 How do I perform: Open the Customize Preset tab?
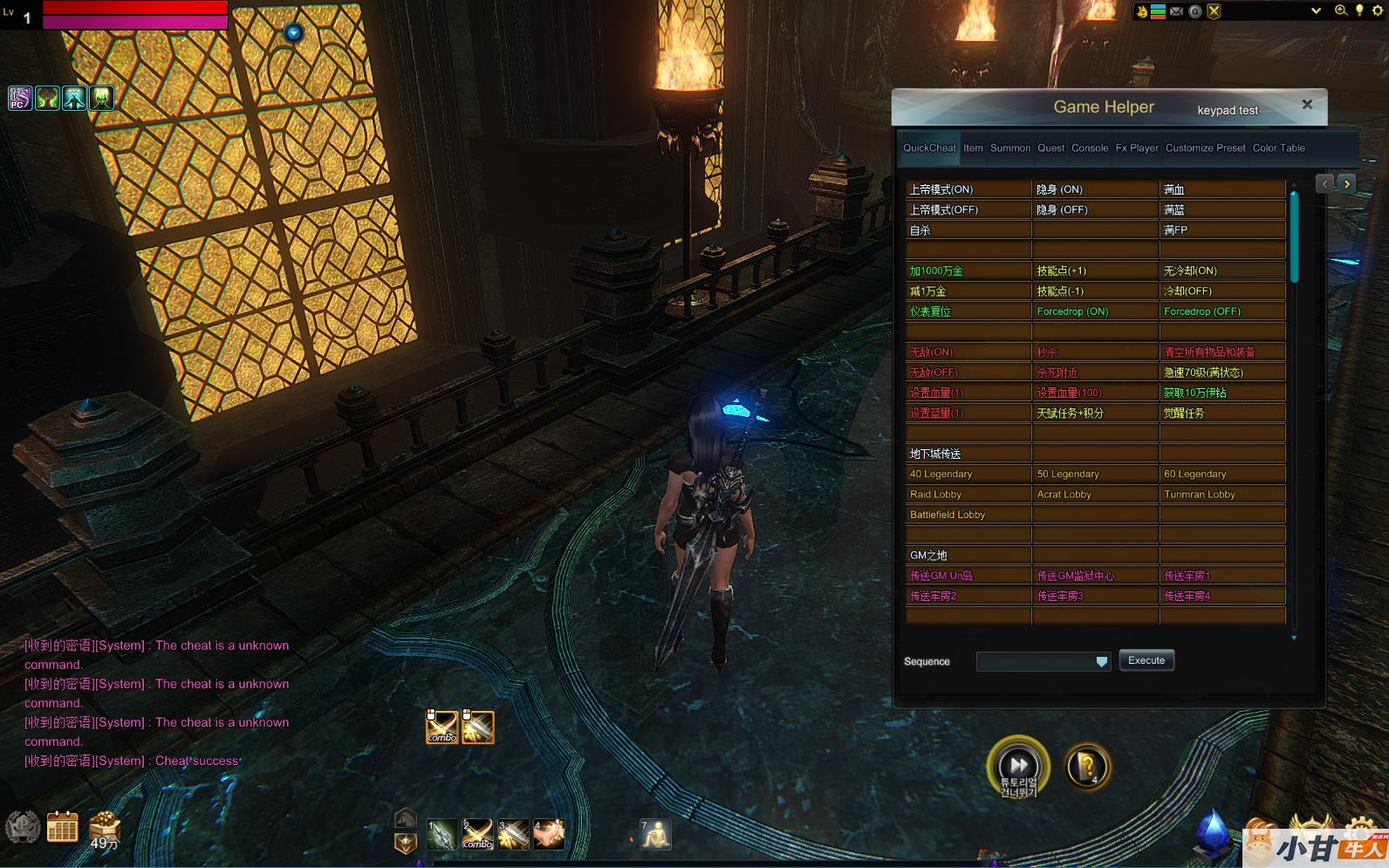pyautogui.click(x=1205, y=148)
